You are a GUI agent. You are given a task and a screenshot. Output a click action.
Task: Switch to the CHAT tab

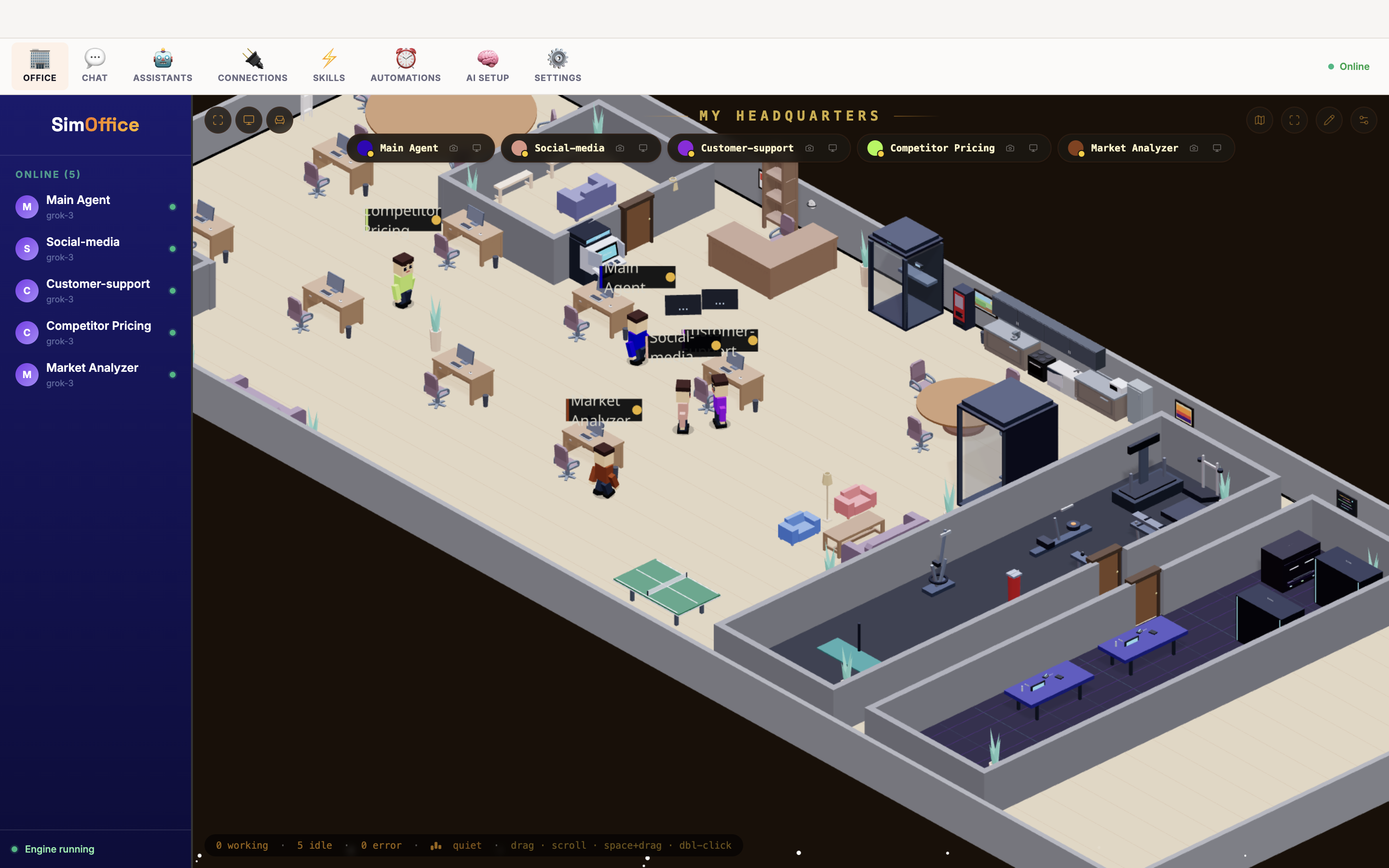[94, 65]
